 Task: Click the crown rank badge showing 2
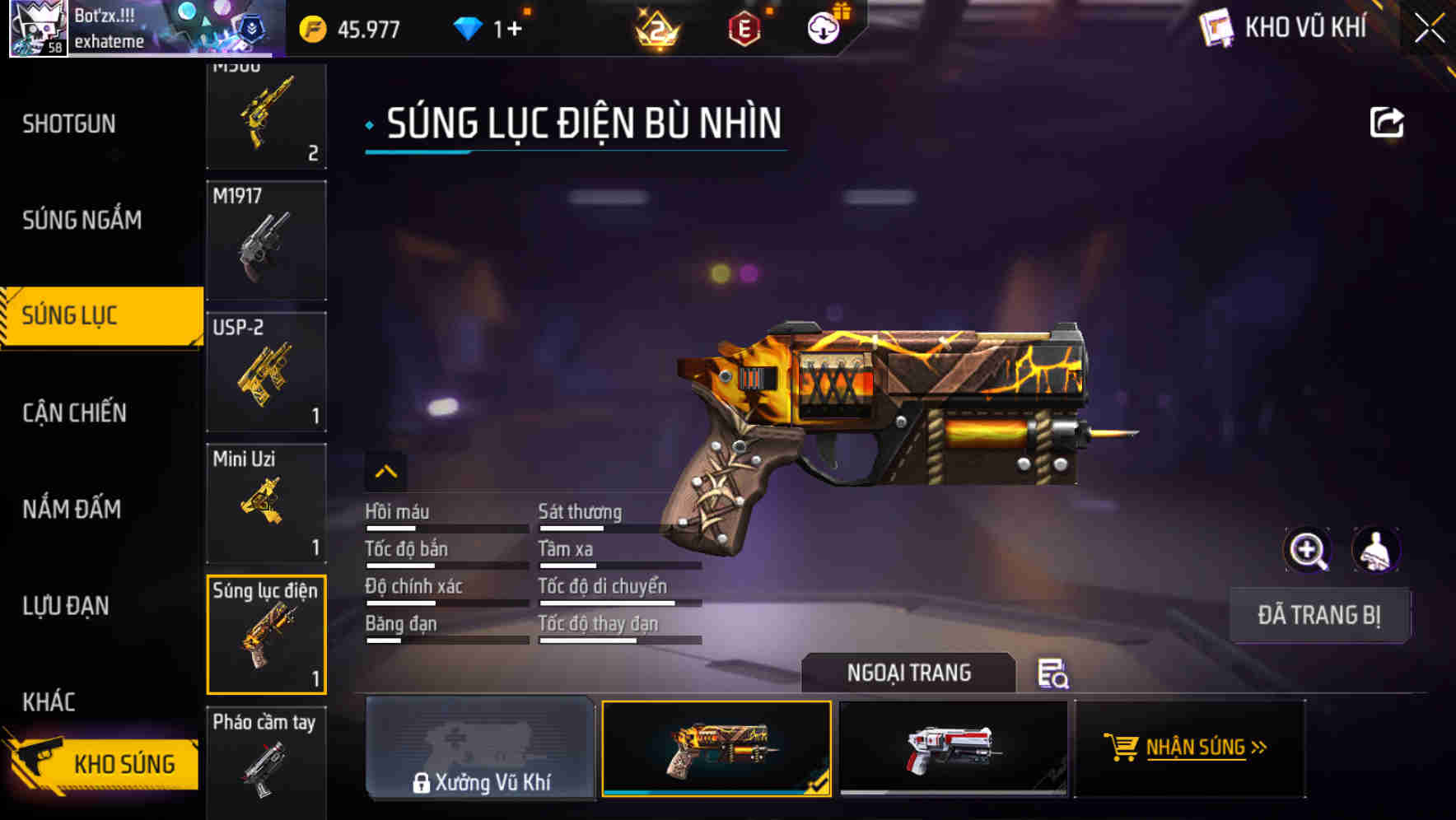pos(659,29)
